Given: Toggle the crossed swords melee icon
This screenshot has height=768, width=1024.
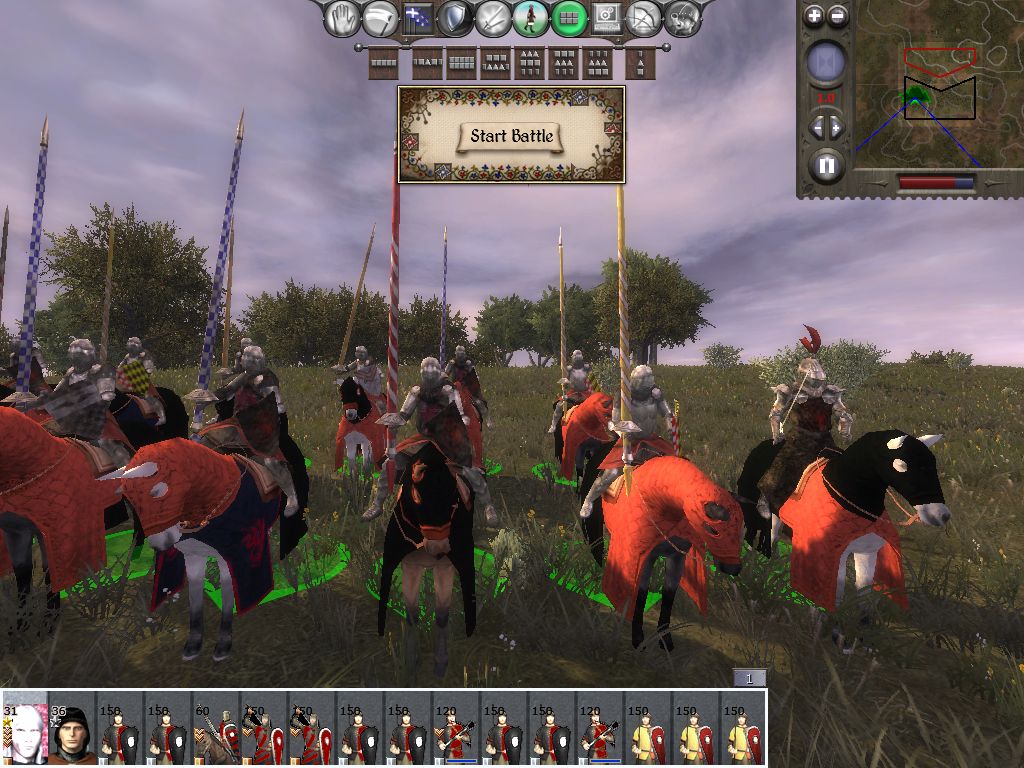Looking at the screenshot, I should click(x=493, y=17).
